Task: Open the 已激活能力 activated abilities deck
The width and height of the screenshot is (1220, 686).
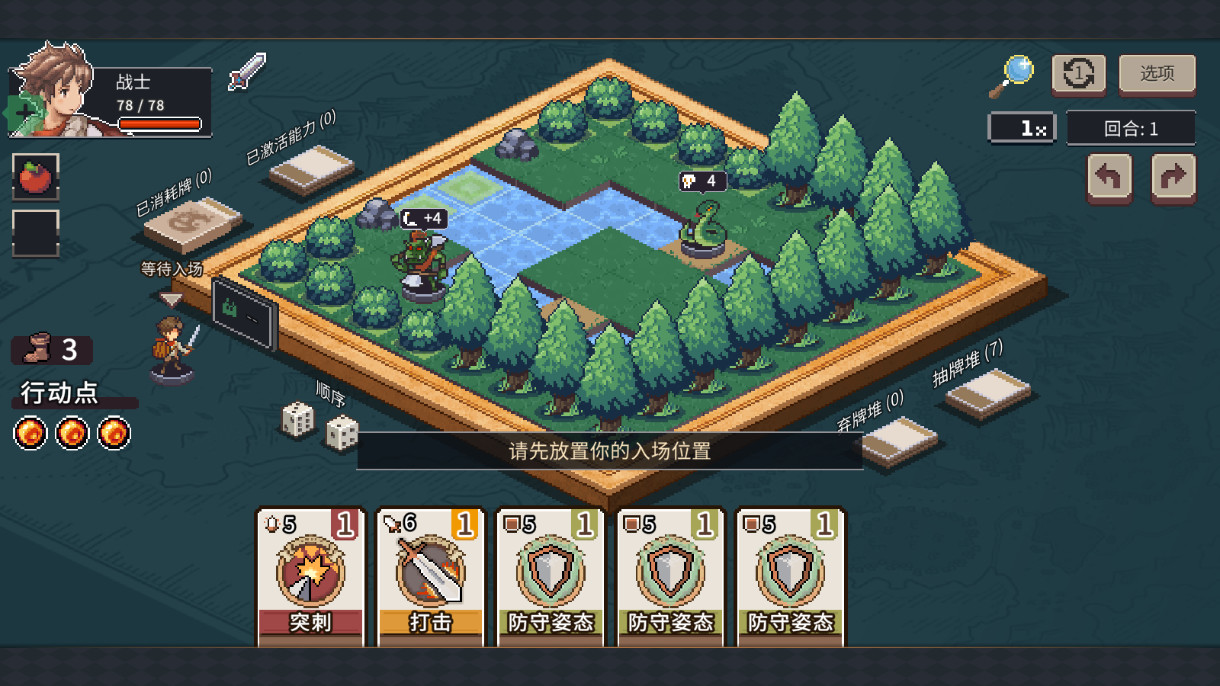Action: coord(312,169)
